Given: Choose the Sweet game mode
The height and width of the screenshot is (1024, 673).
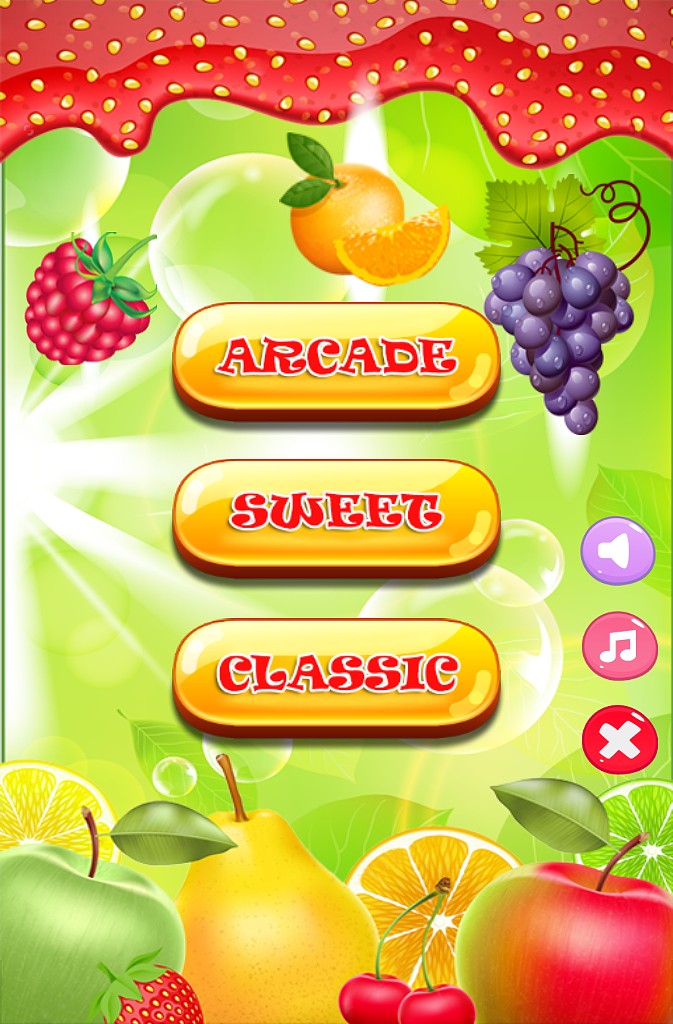Looking at the screenshot, I should [x=336, y=513].
